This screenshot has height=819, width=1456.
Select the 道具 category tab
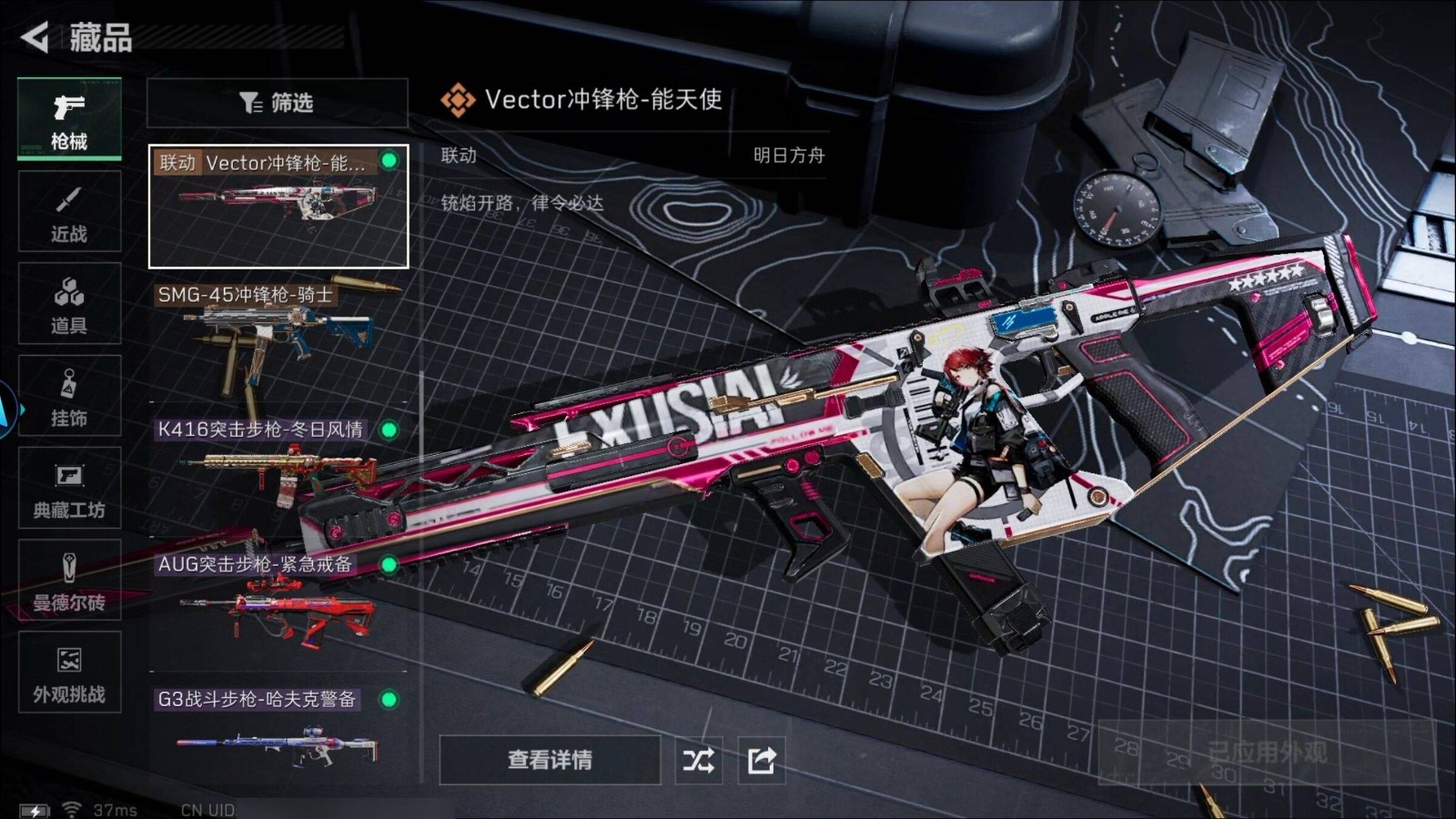click(69, 304)
